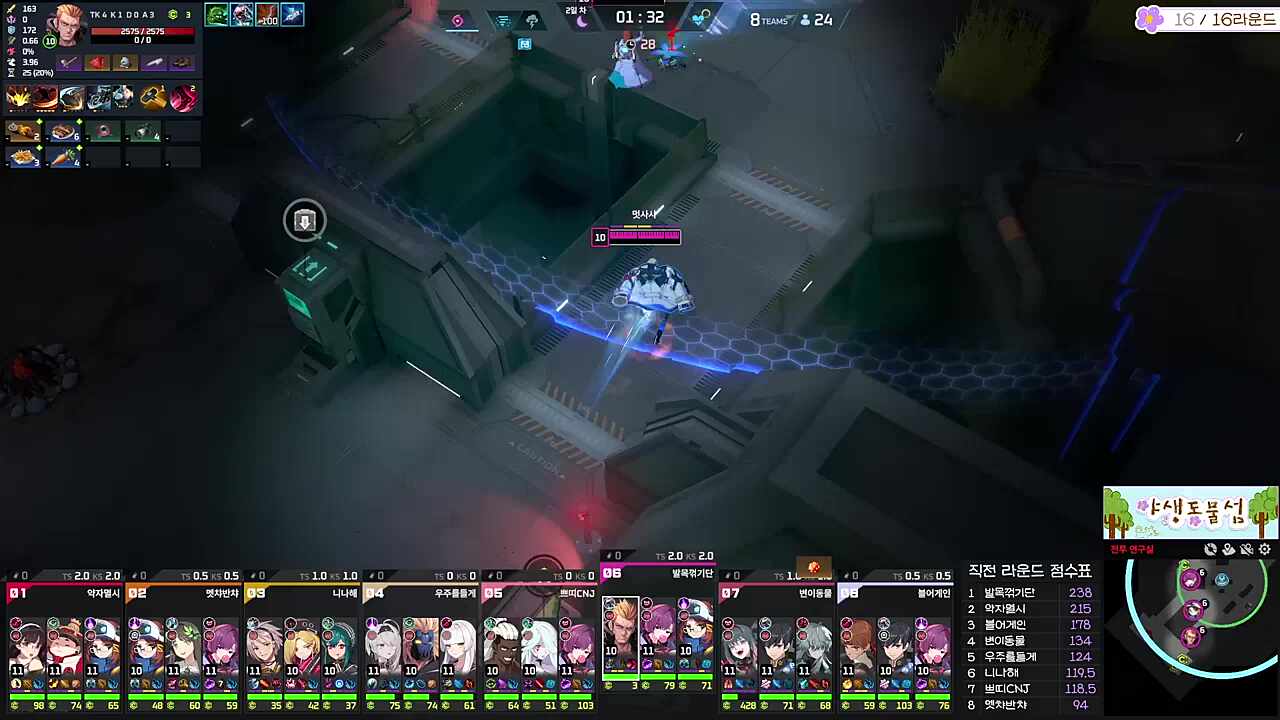
Task: Select the red glove equipment slot
Action: point(97,63)
